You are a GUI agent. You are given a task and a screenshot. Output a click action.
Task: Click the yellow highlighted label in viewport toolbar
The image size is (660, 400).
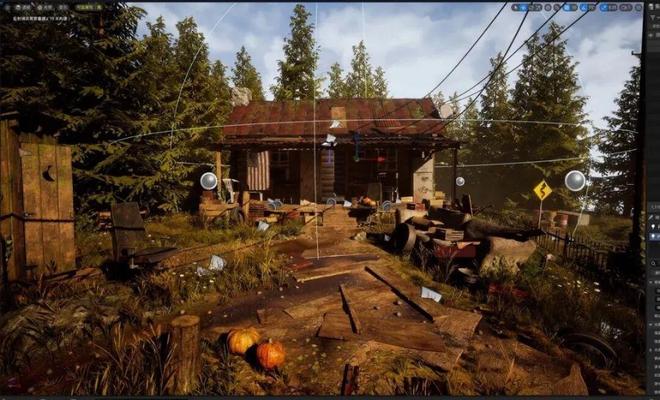coord(89,7)
